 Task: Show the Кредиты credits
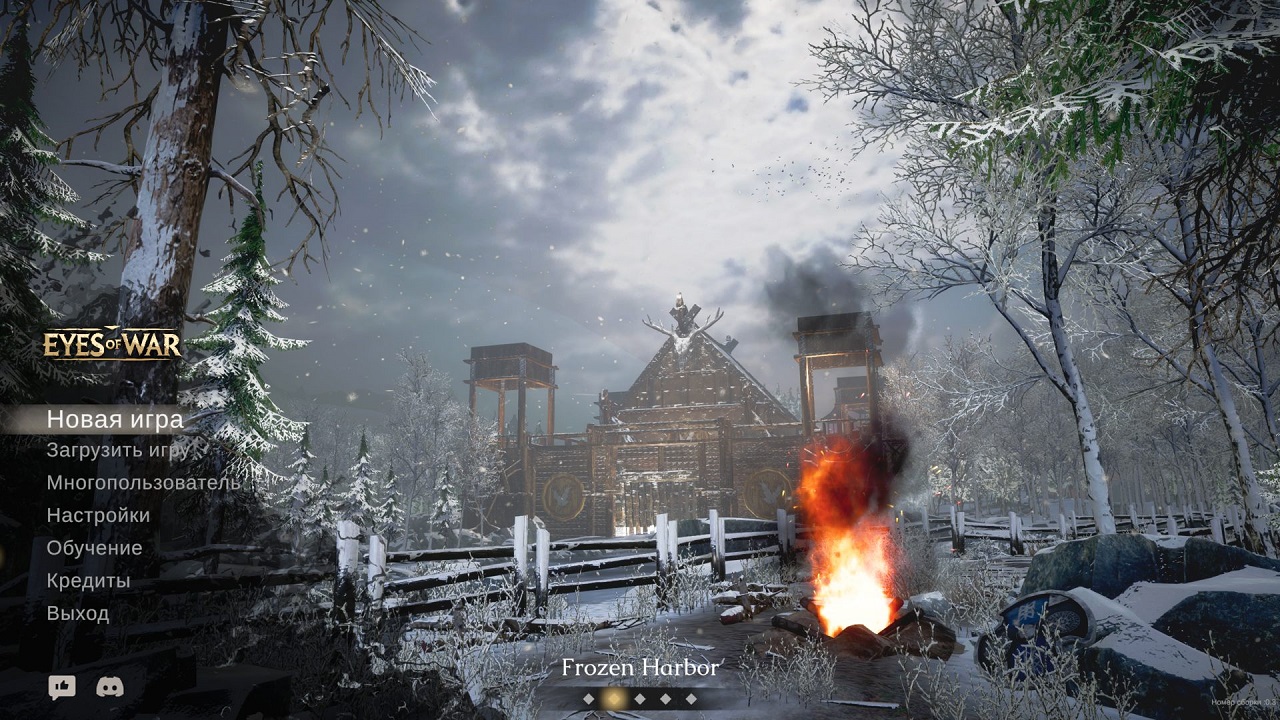[88, 581]
